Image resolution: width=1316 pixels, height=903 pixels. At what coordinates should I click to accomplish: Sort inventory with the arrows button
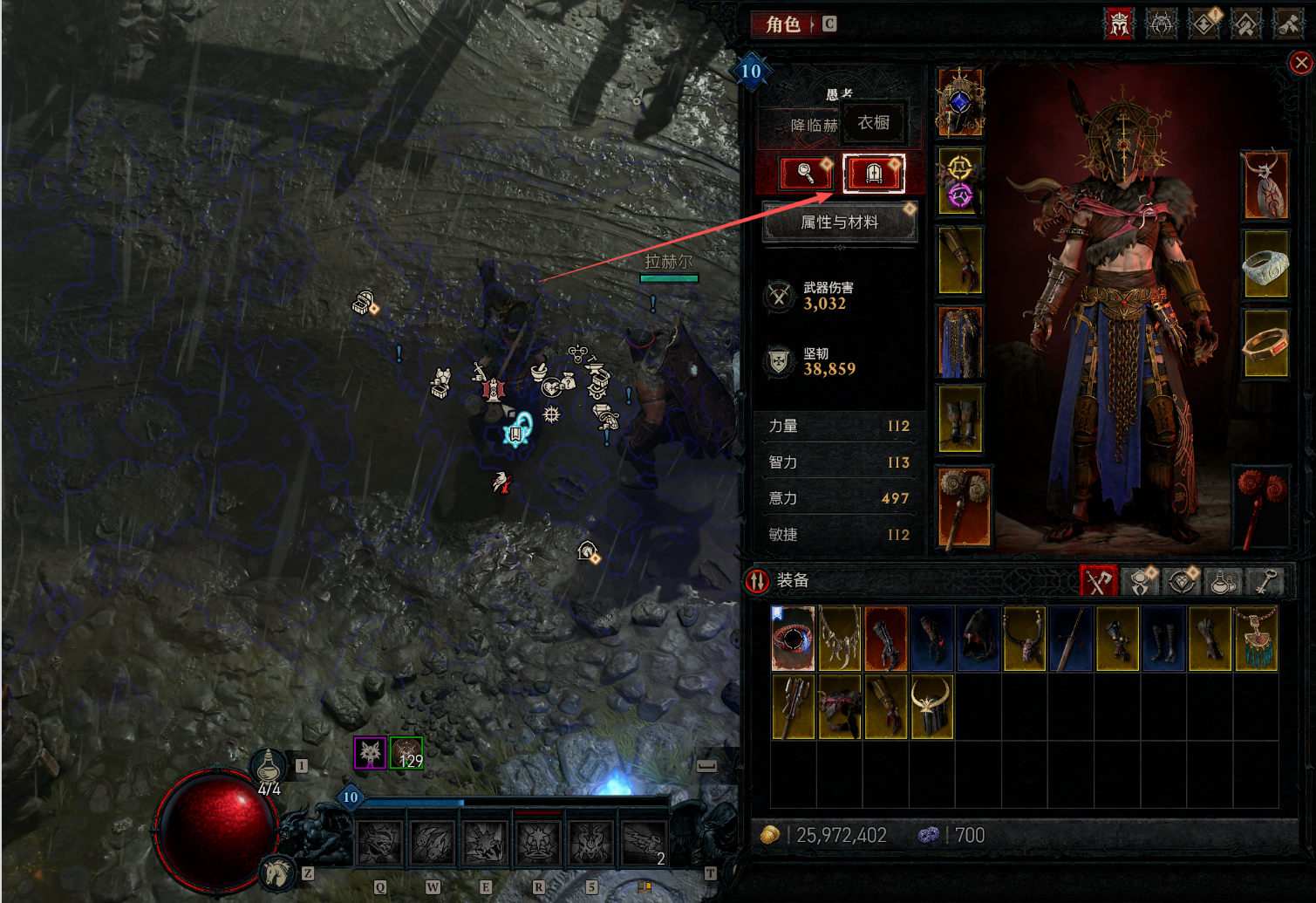coord(757,581)
